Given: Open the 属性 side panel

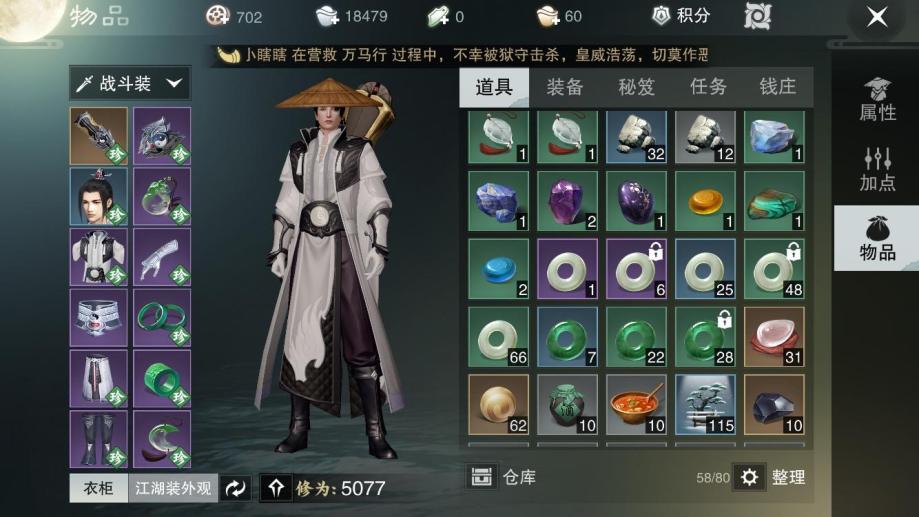Looking at the screenshot, I should click(877, 100).
